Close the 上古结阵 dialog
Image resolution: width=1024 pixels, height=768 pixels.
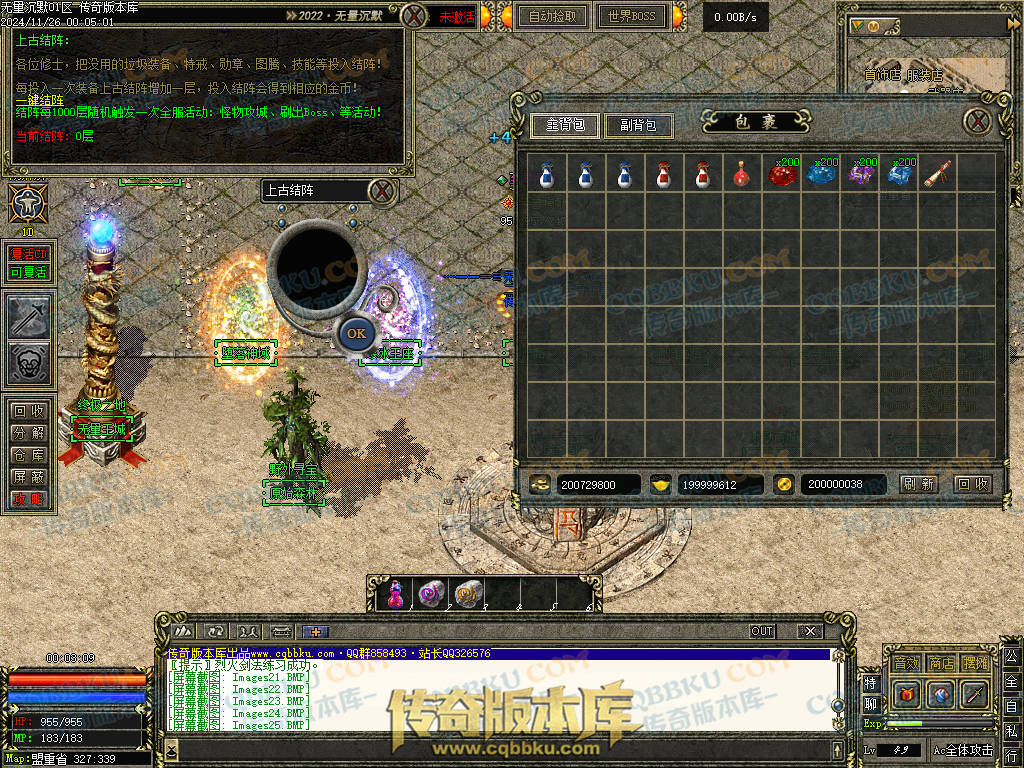click(x=381, y=190)
